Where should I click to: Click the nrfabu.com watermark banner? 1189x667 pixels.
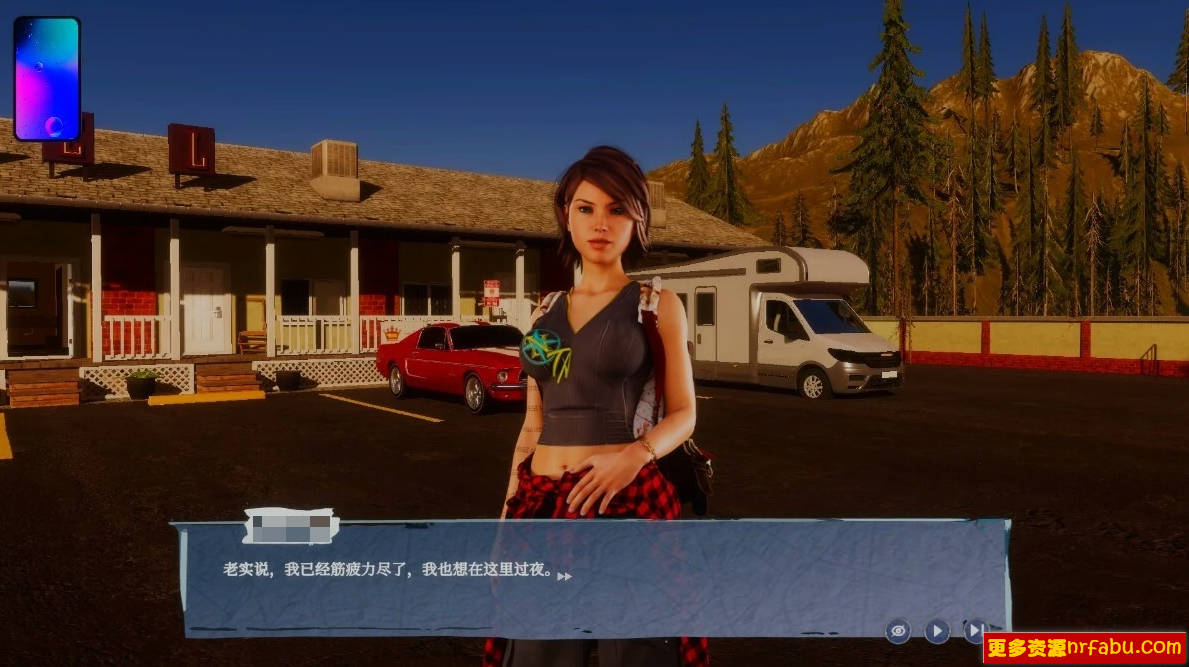(x=1084, y=648)
